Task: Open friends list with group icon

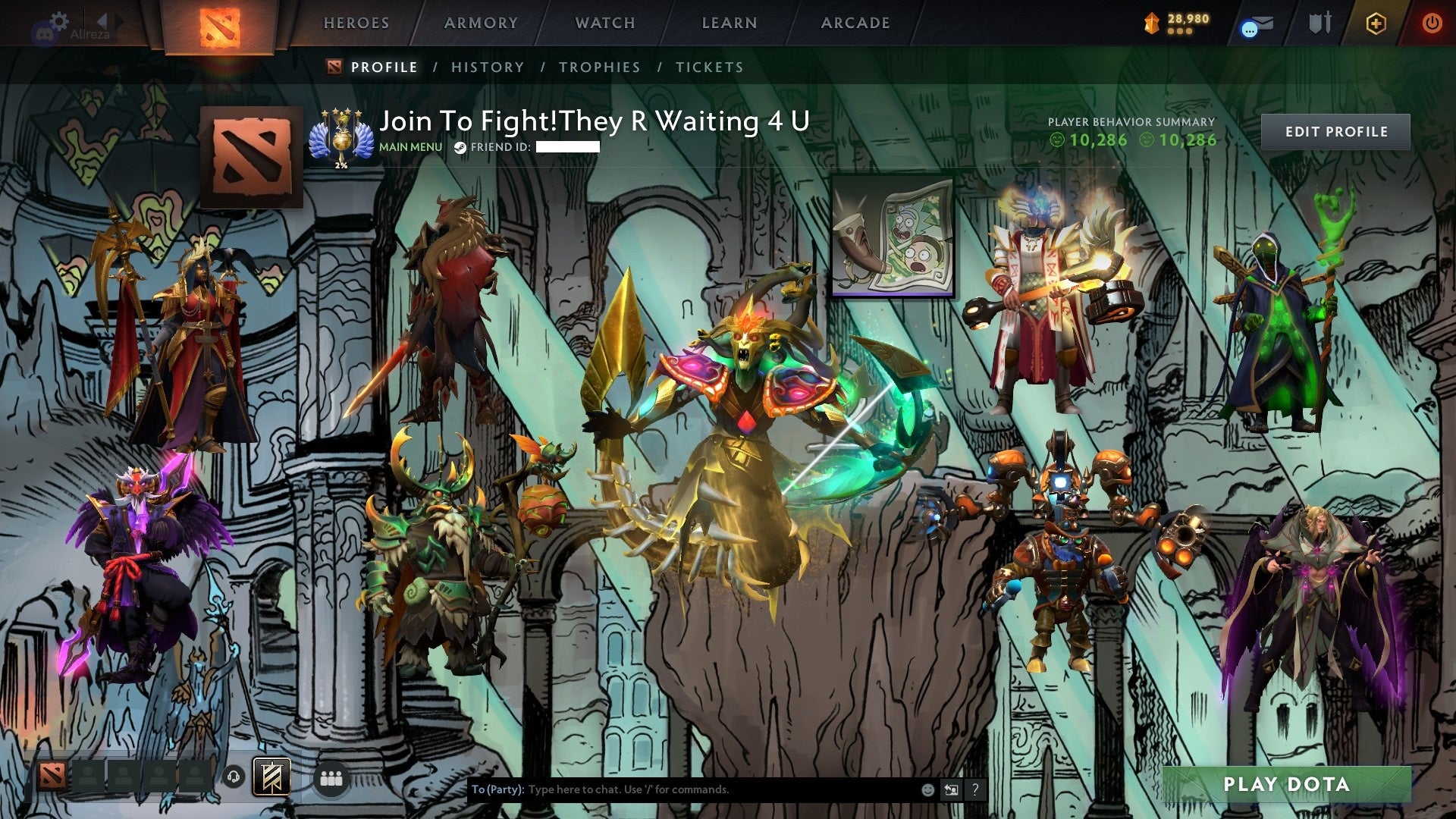Action: click(331, 777)
